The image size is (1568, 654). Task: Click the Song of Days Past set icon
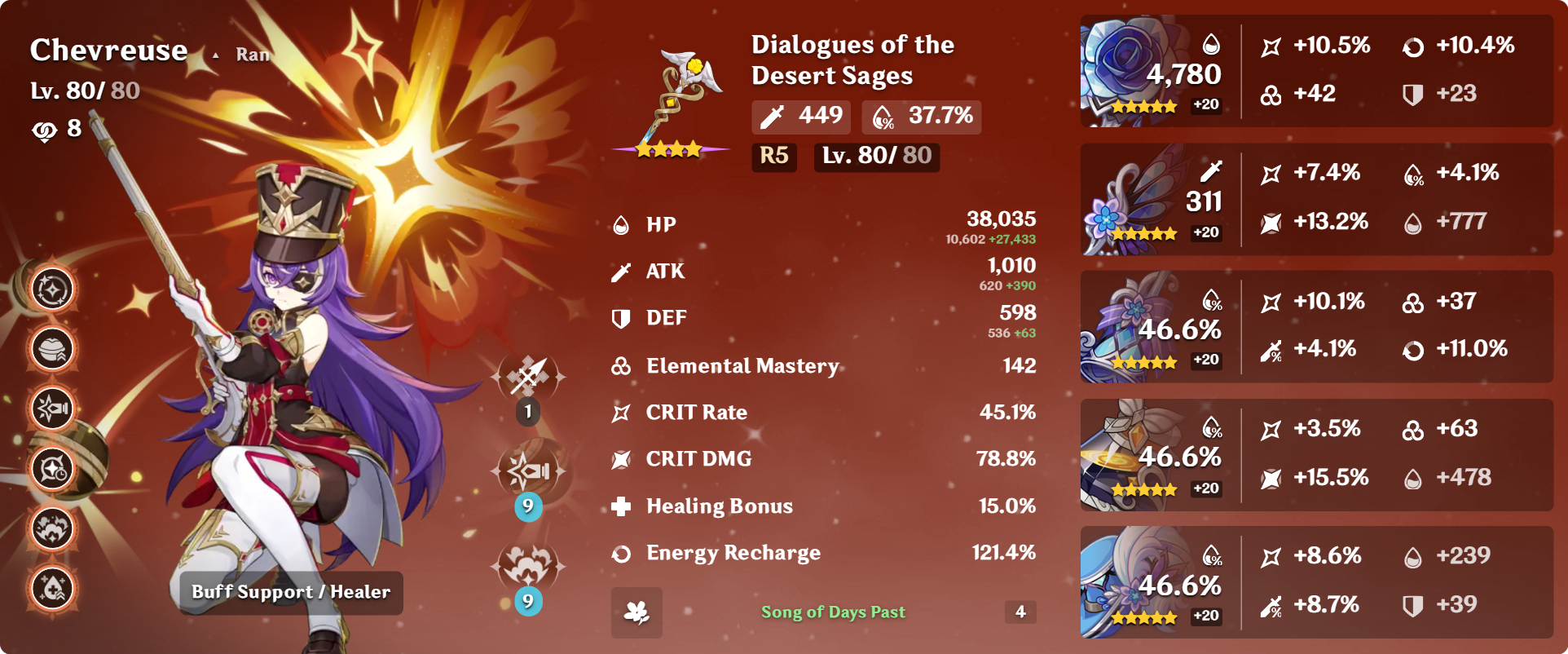pyautogui.click(x=636, y=612)
